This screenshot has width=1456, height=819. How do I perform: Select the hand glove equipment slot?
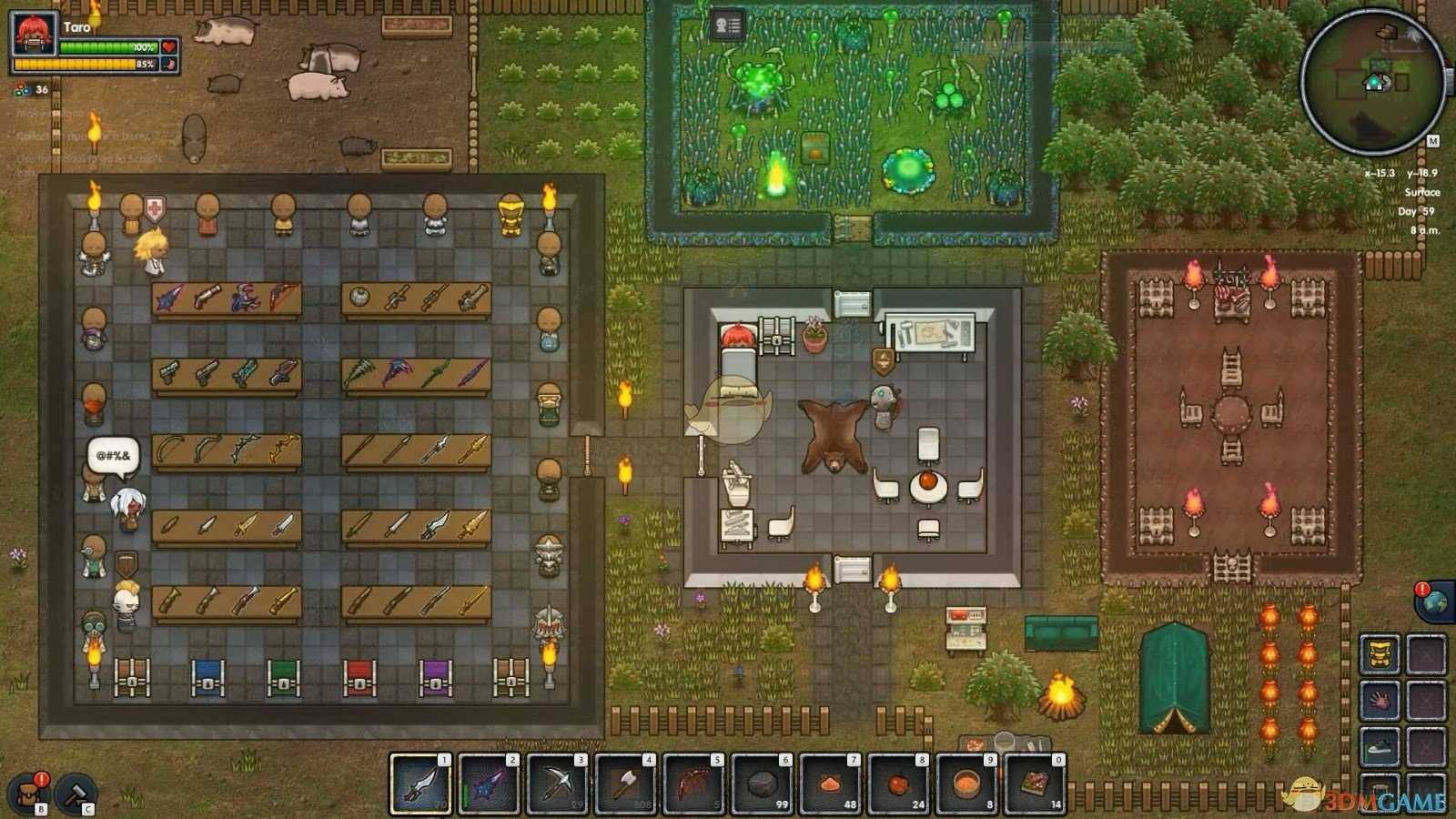point(1380,701)
